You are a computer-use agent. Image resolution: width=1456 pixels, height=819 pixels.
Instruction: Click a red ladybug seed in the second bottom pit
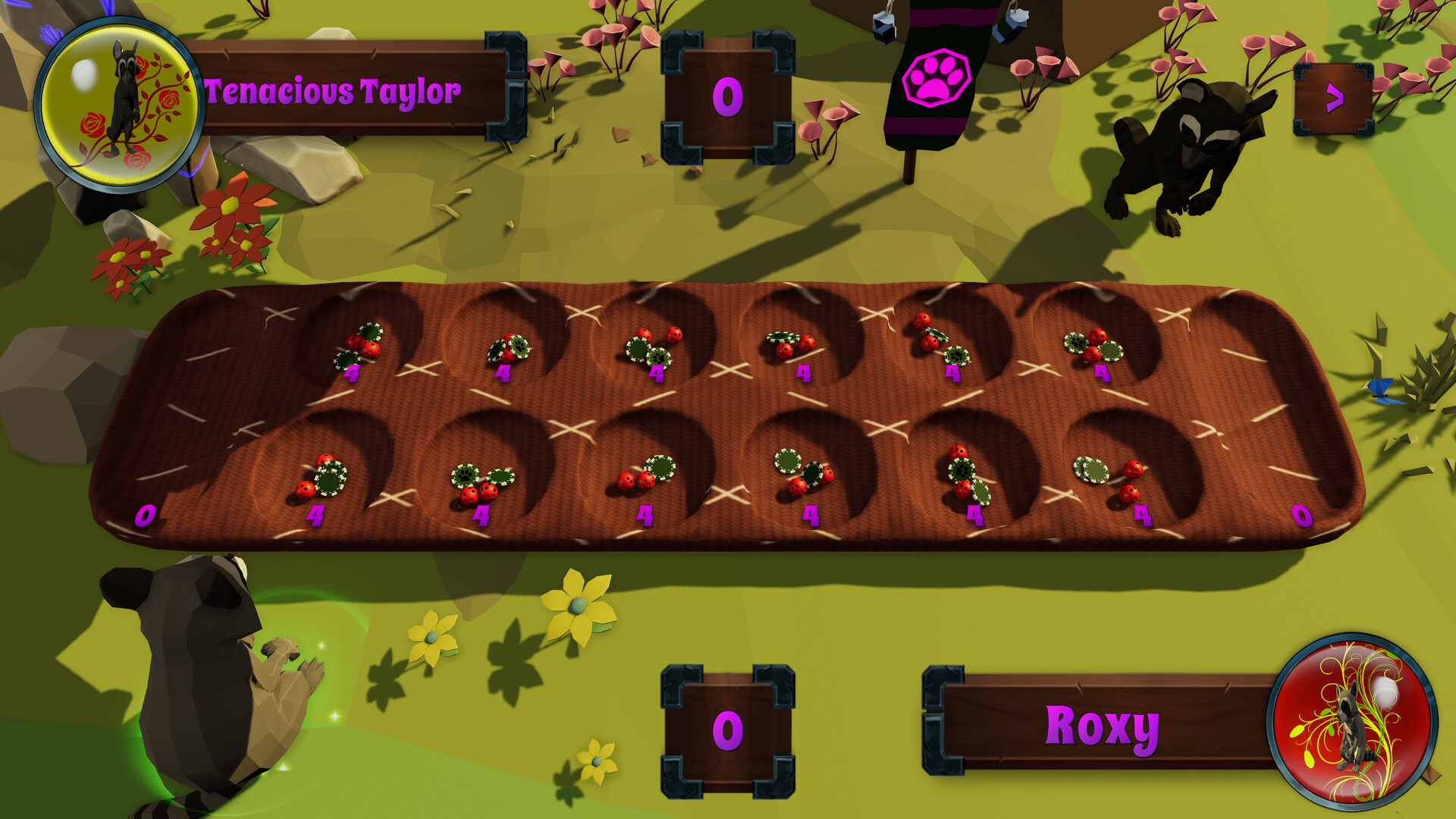click(469, 493)
